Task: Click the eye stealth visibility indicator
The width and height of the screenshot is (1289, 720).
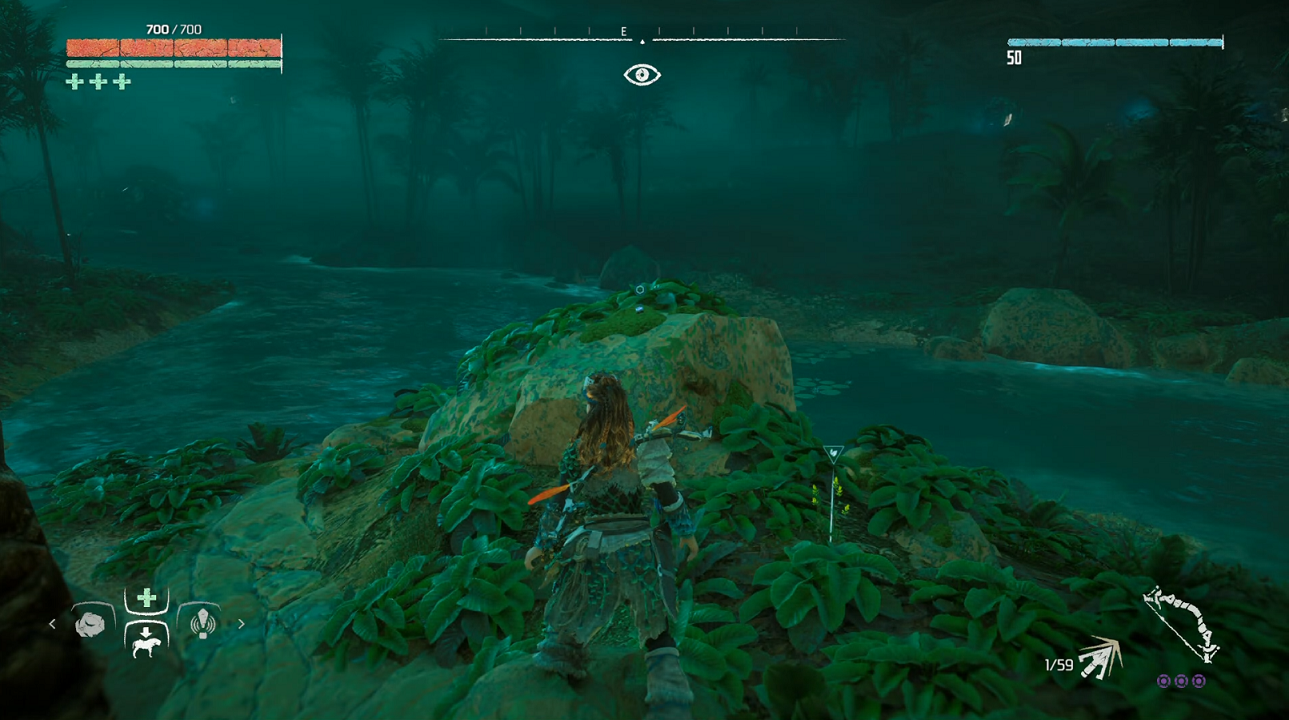Action: tap(642, 75)
